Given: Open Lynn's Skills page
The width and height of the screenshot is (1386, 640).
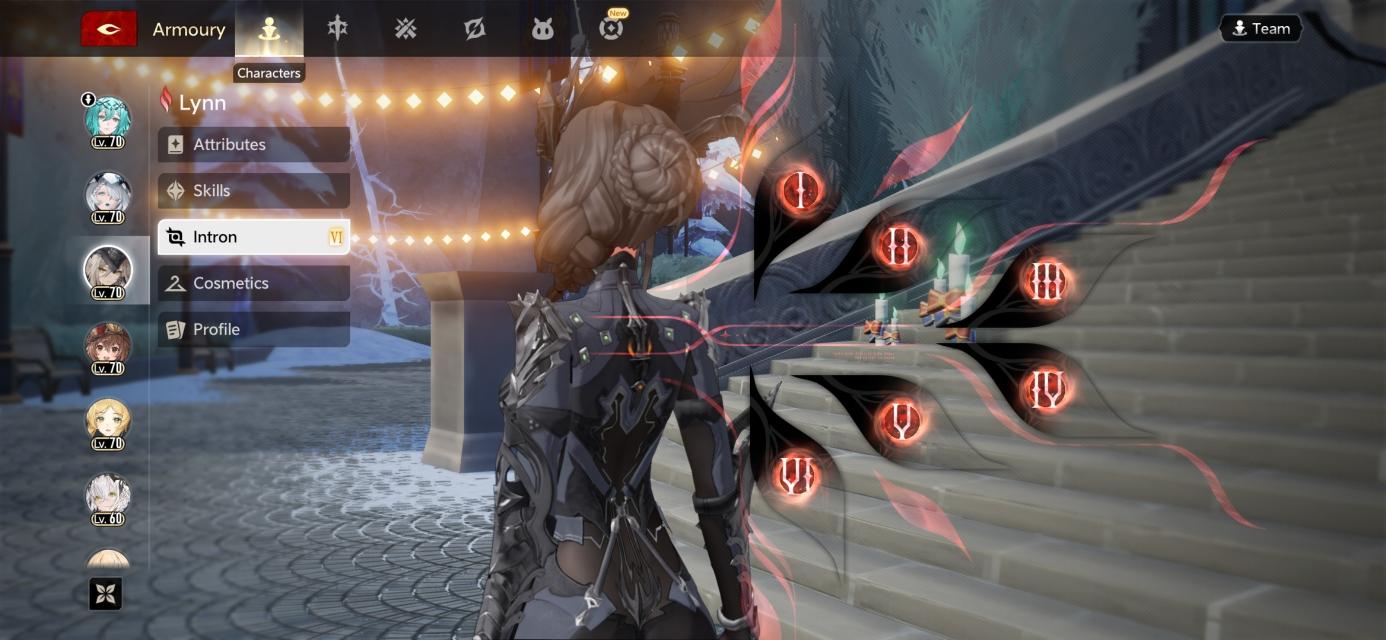Looking at the screenshot, I should coord(253,190).
